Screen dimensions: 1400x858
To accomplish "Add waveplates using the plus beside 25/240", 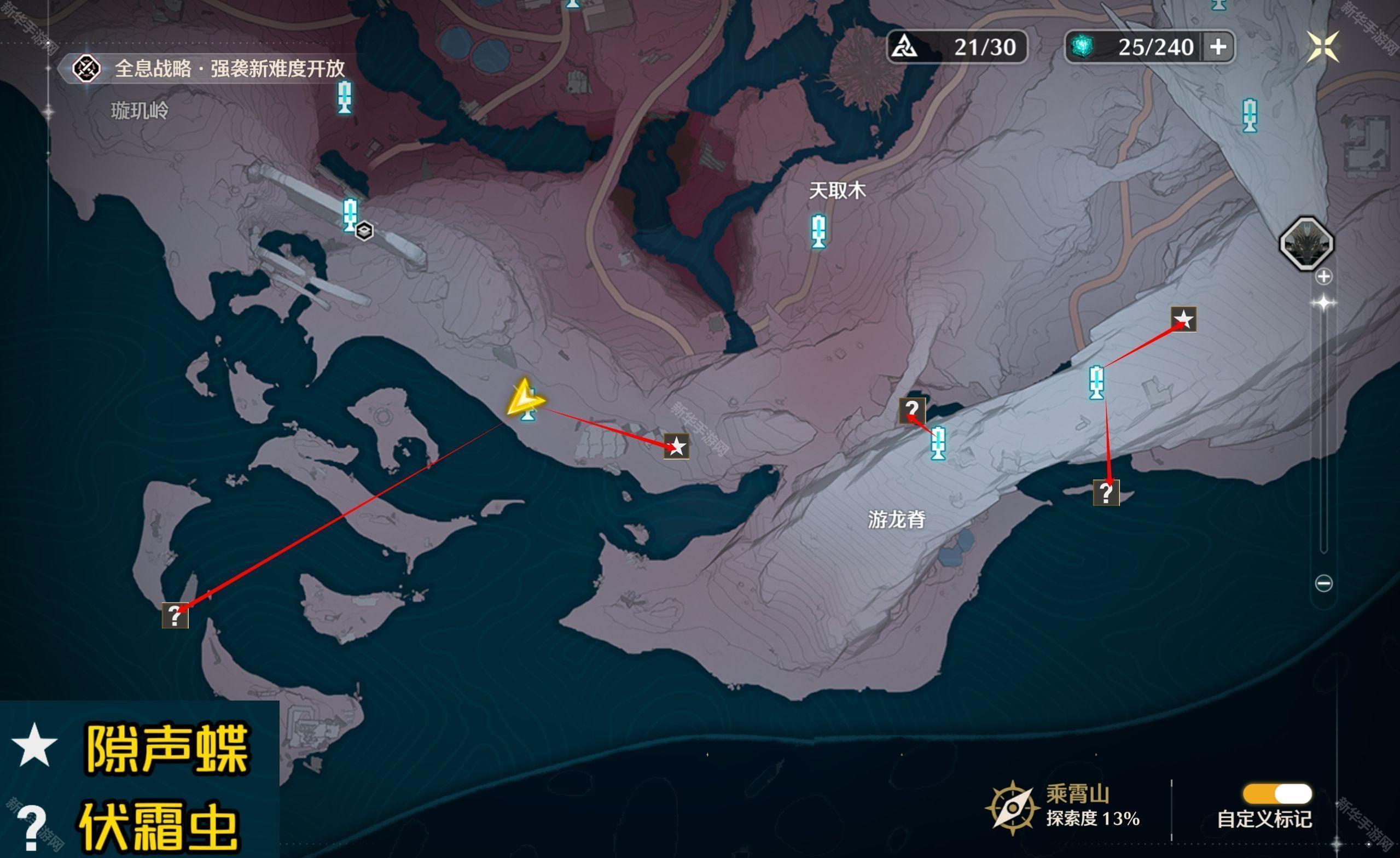I will click(x=1218, y=46).
